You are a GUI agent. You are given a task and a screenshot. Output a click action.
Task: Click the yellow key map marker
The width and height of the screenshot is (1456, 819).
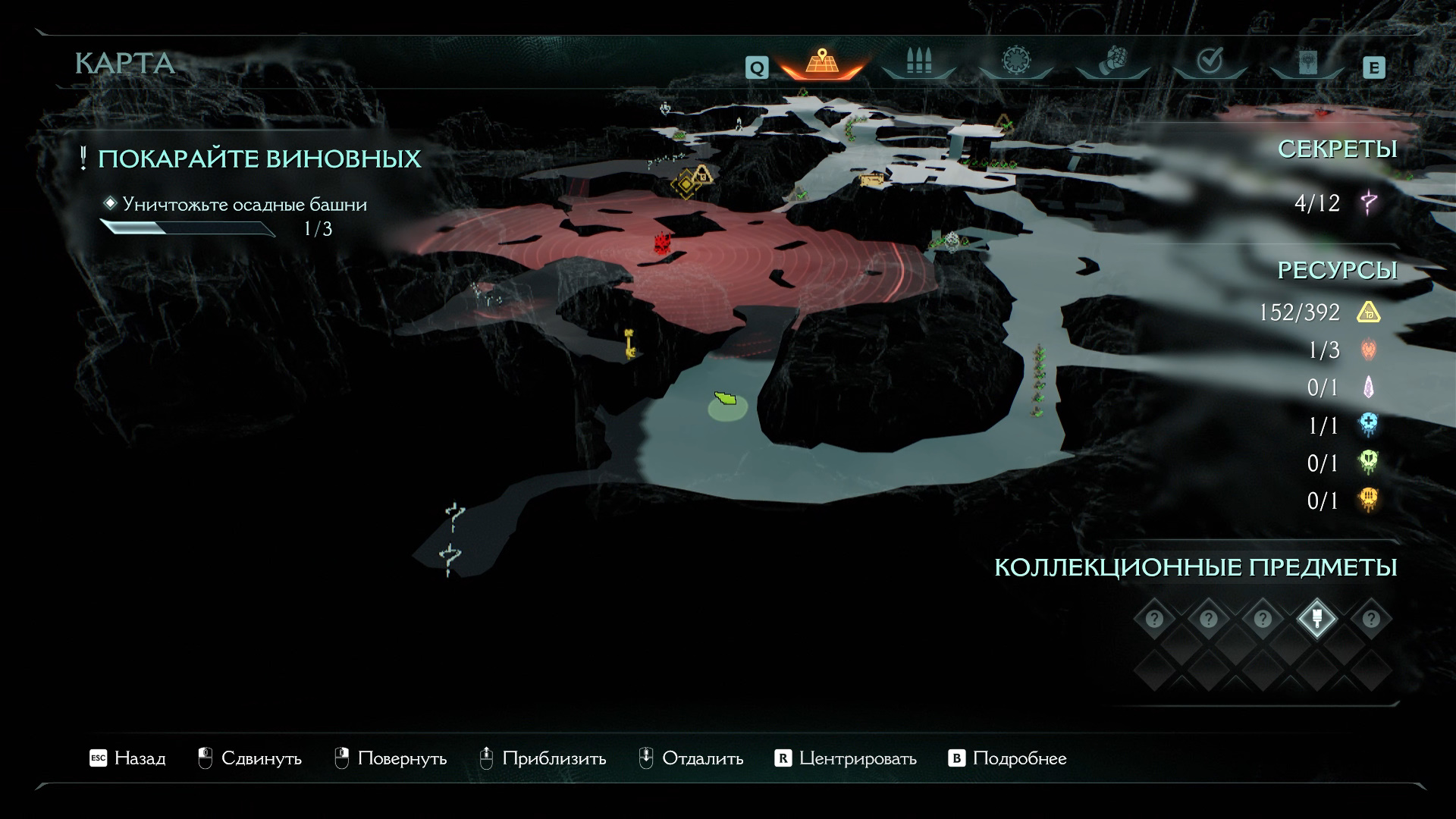point(629,343)
